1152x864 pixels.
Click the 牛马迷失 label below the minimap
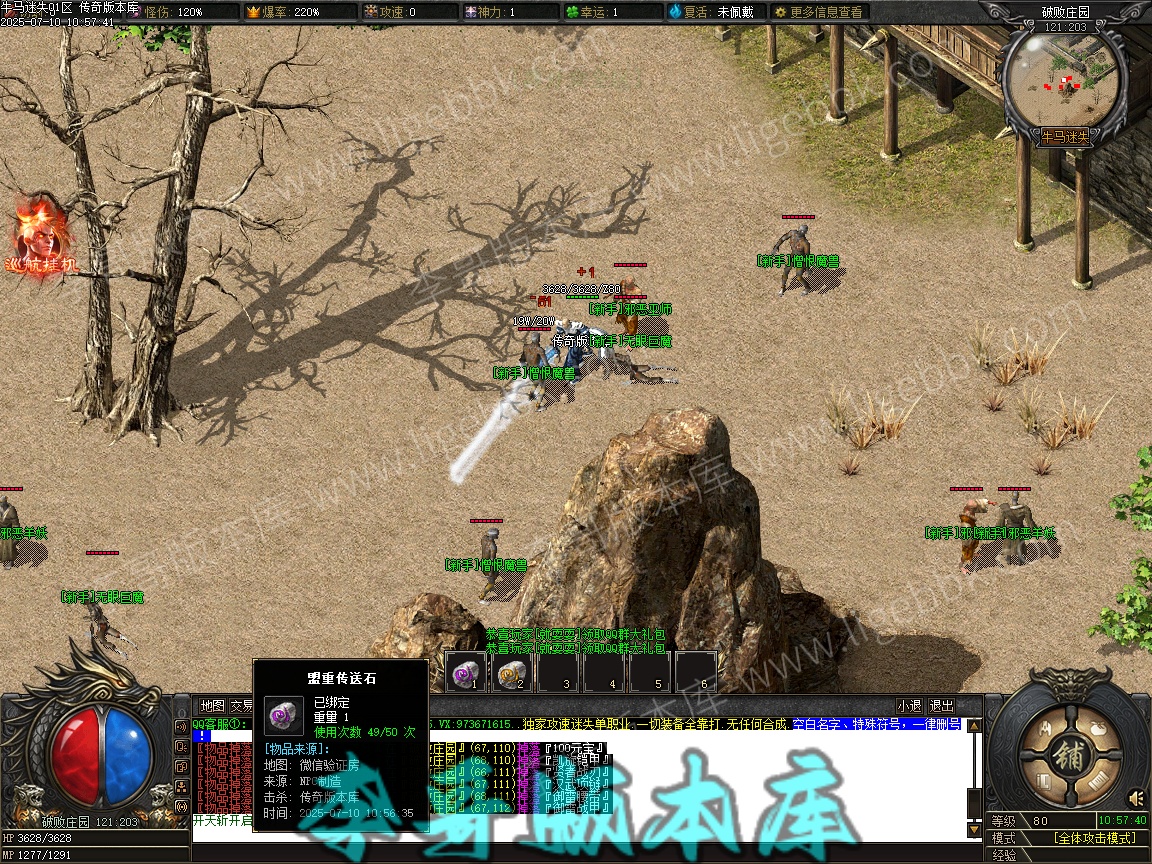point(1065,135)
